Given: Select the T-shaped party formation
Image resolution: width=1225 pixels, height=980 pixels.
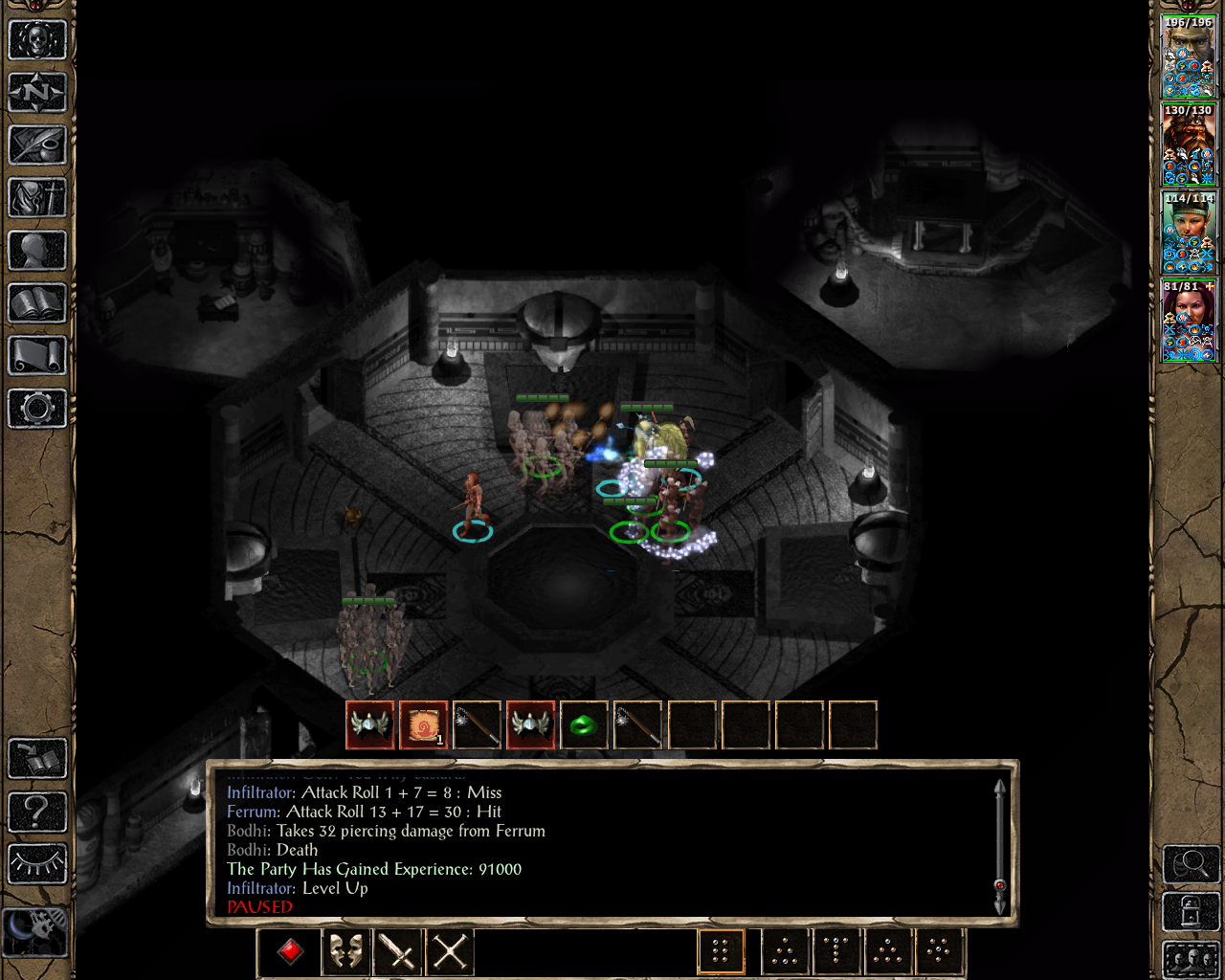Looking at the screenshot, I should click(x=835, y=950).
